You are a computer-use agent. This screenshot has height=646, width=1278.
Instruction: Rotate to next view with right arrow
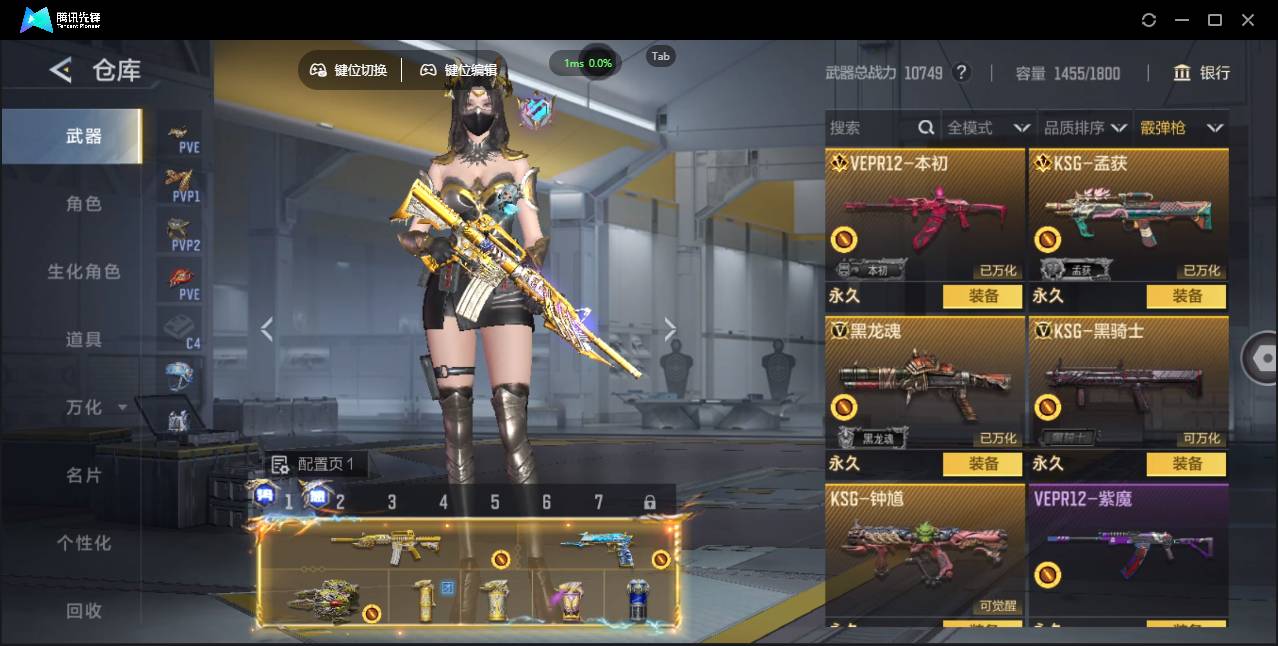[670, 329]
